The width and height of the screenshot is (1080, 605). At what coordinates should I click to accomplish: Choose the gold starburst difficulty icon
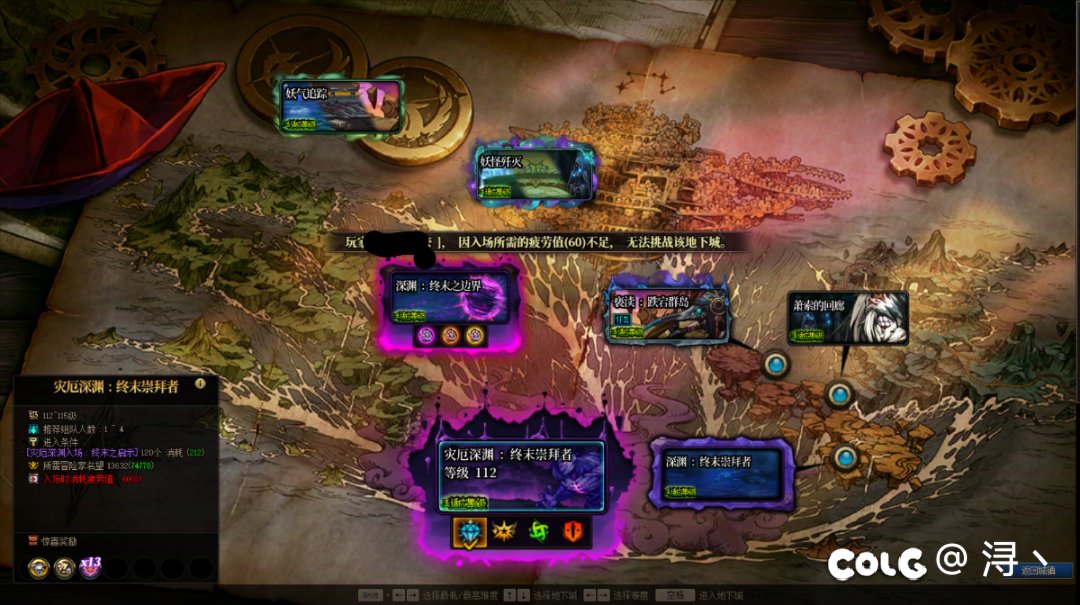tap(503, 531)
